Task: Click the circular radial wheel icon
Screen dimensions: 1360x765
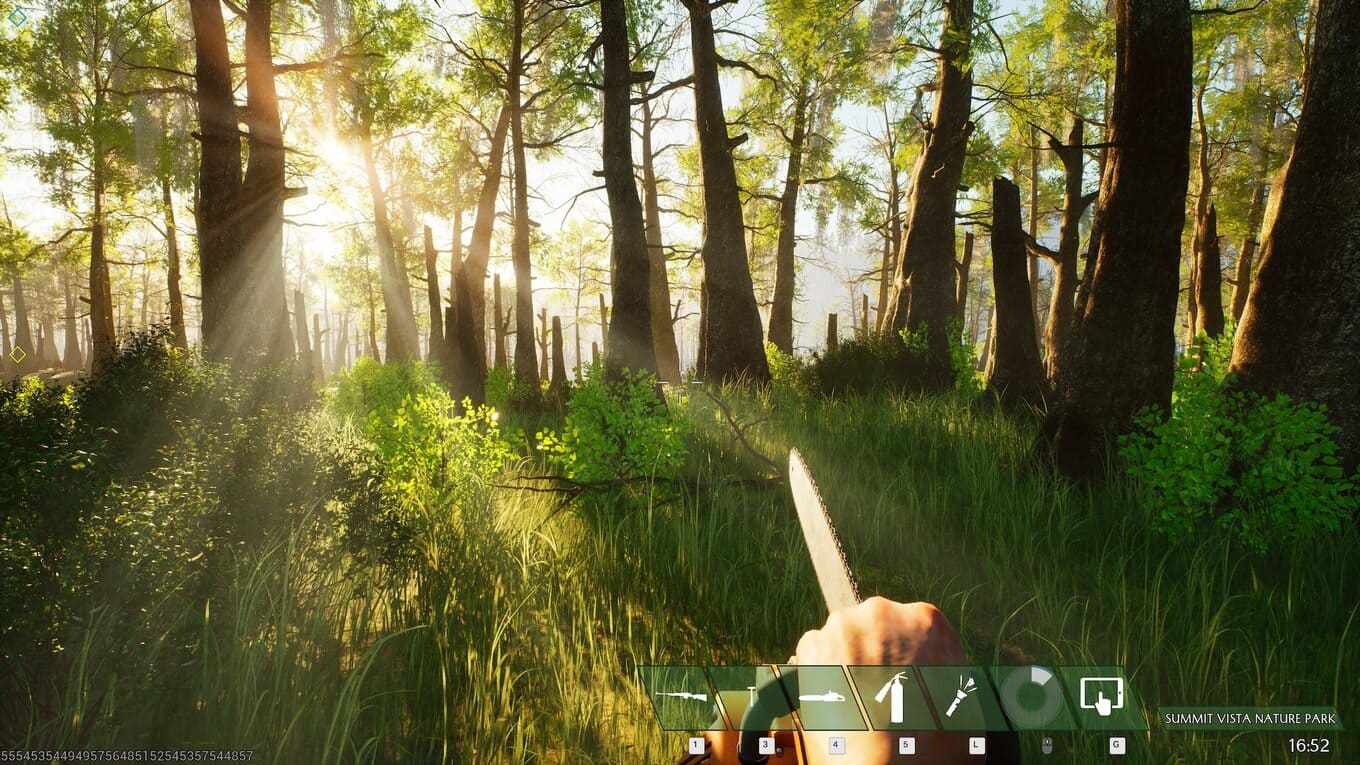Action: (1032, 697)
